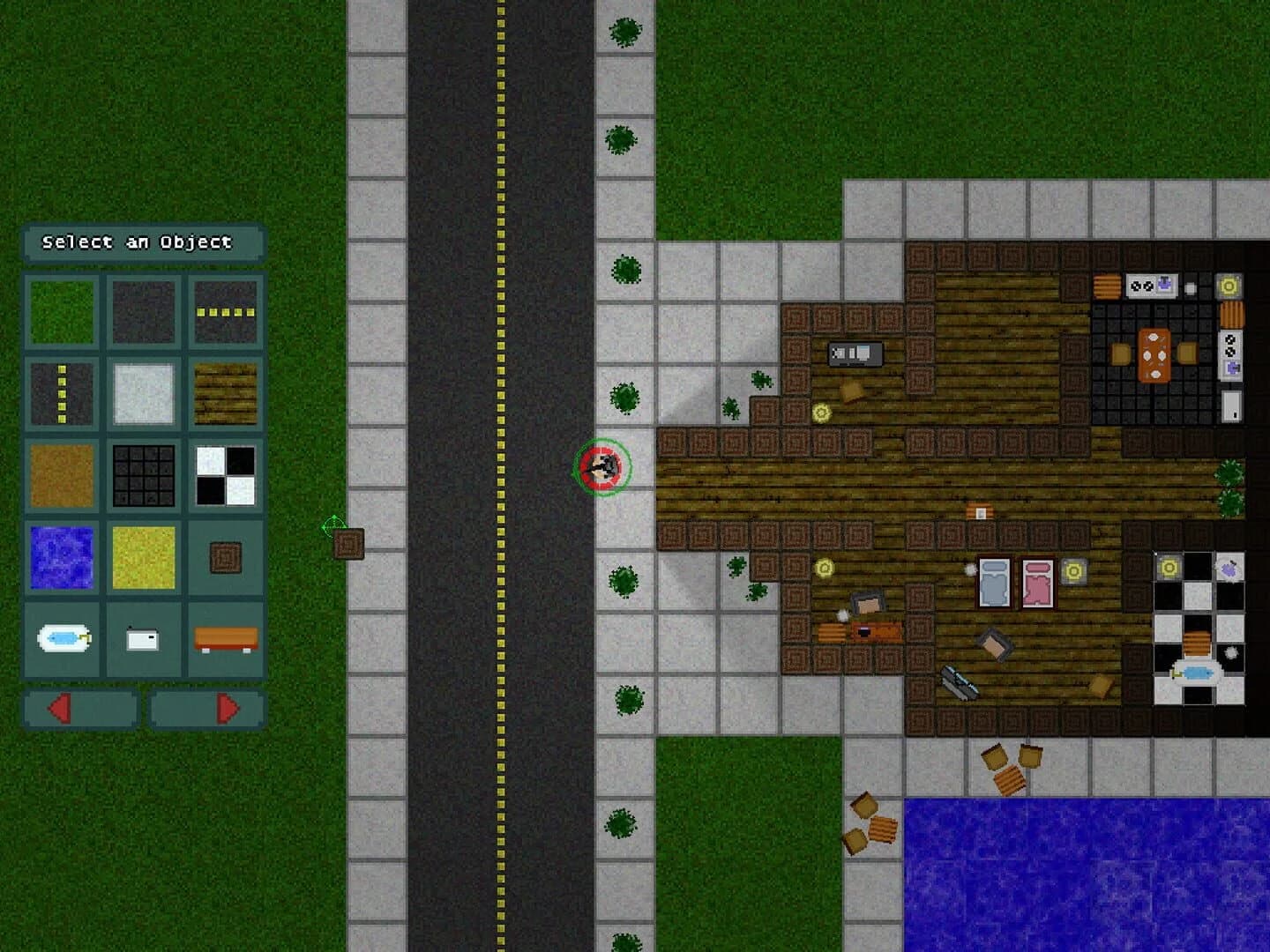Screen dimensions: 1270x952
Task: Click the blue bed inside the house
Action: pos(993,579)
